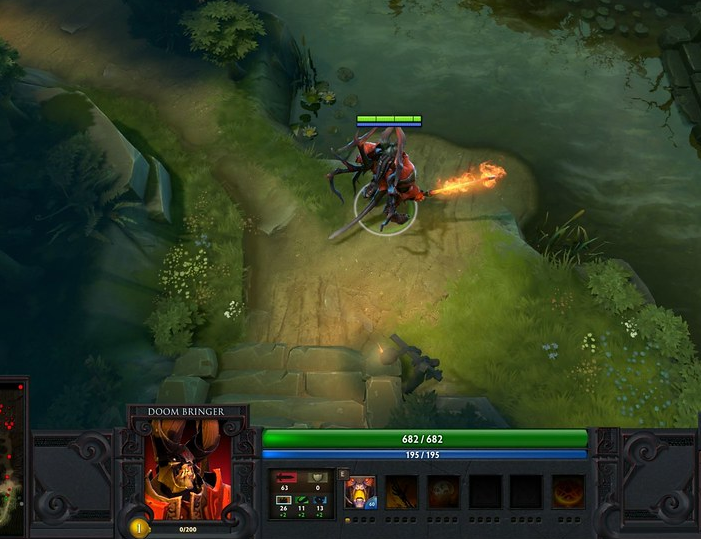
Task: Choose the Infernal Blade ability icon
Action: (x=443, y=492)
